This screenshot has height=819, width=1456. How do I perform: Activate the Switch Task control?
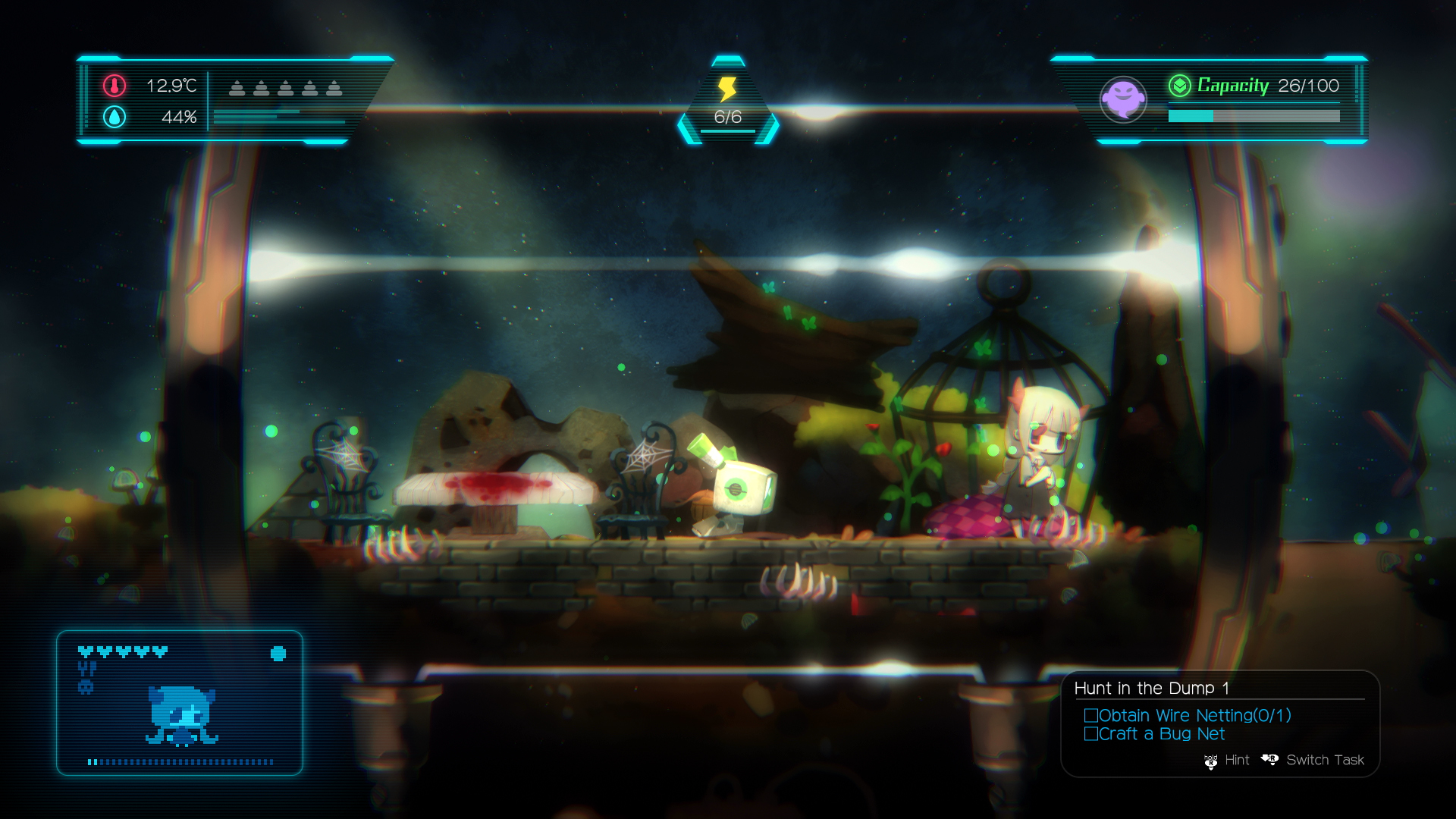(x=1326, y=759)
